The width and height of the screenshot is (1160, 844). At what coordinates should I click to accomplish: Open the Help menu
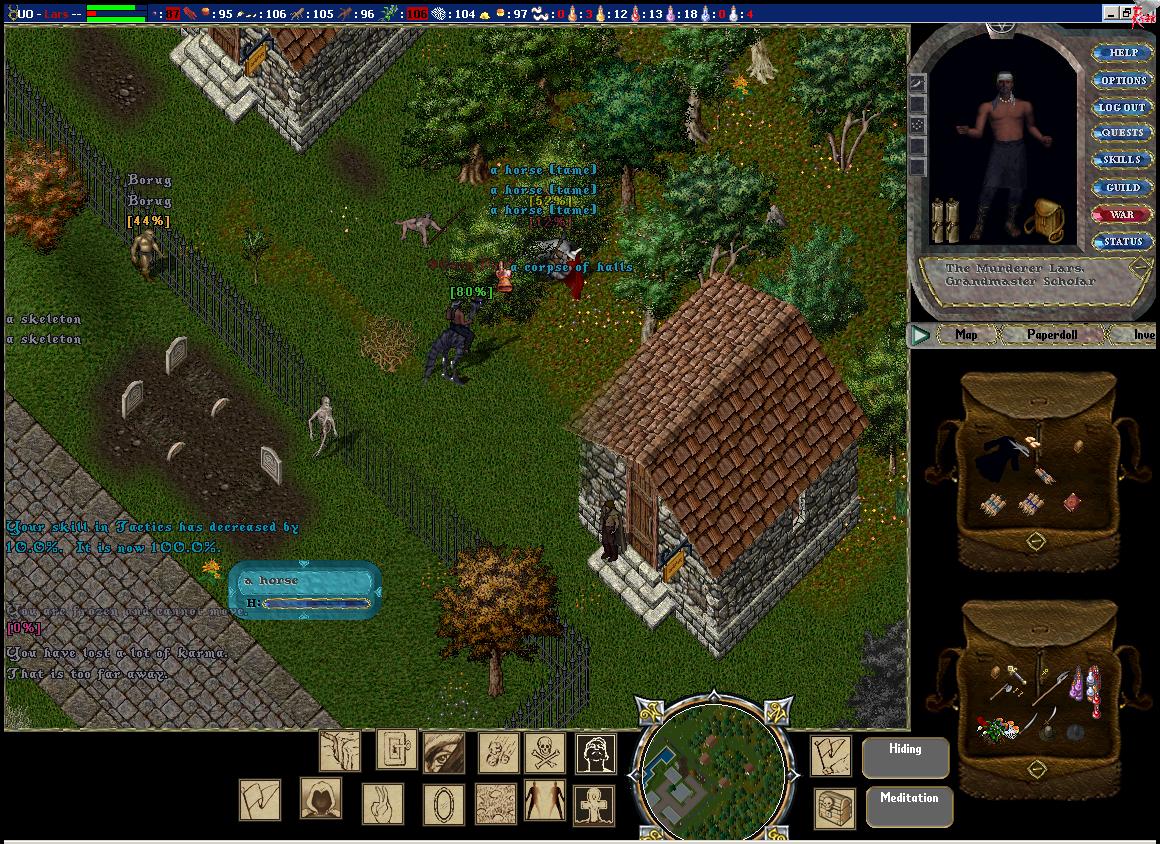(1122, 53)
